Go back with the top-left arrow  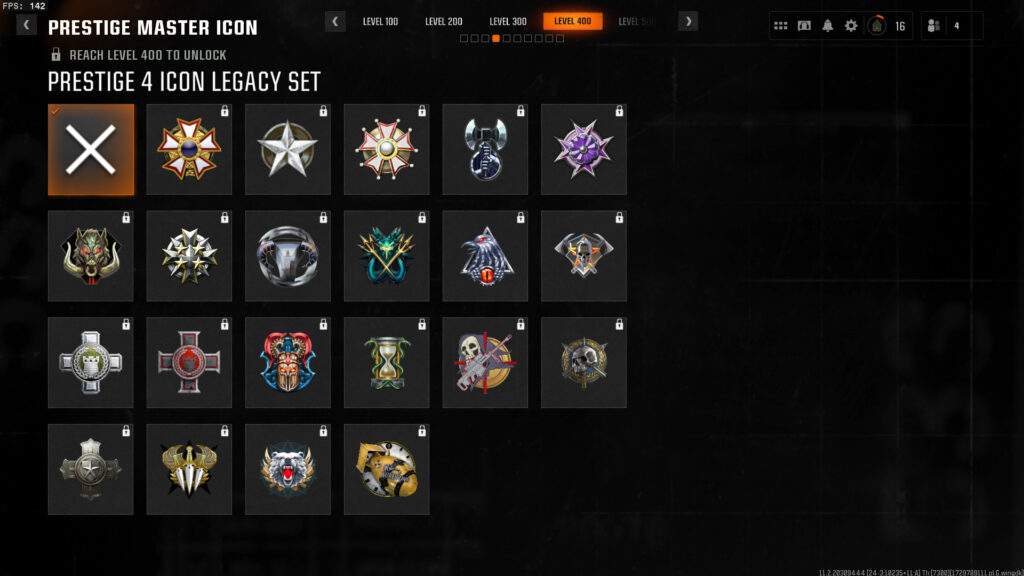pos(25,25)
